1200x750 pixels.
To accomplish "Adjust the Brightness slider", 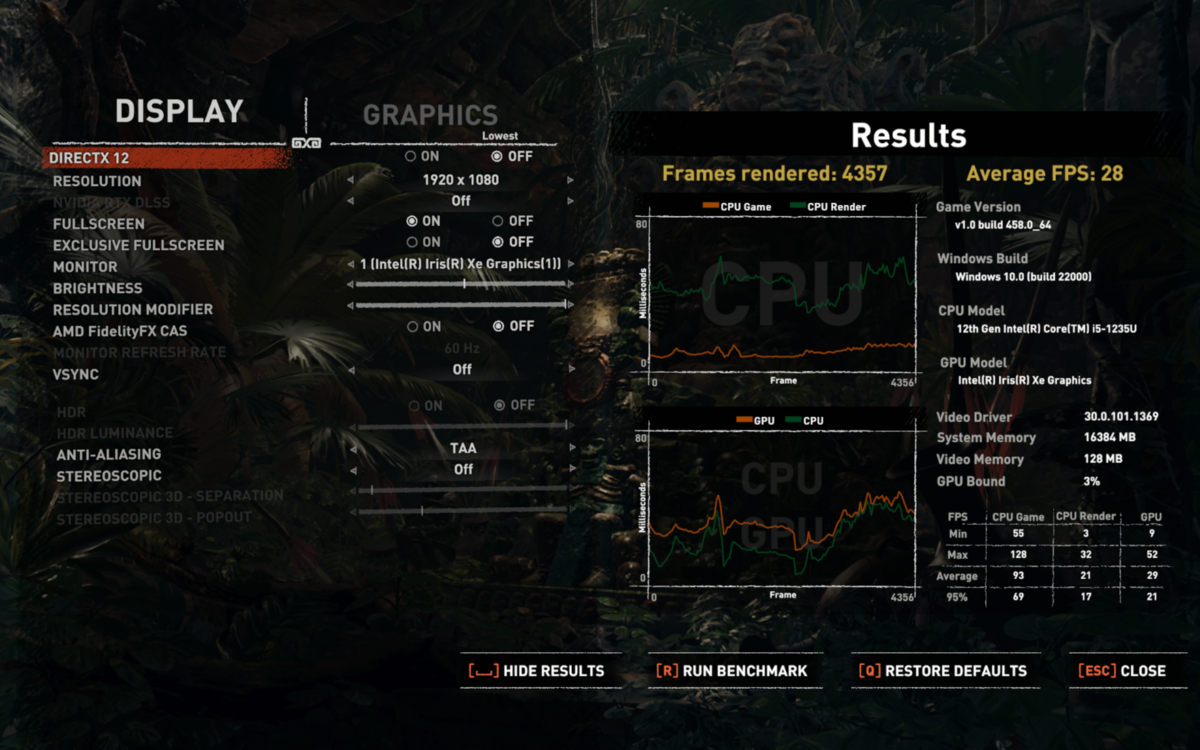I will pyautogui.click(x=462, y=285).
